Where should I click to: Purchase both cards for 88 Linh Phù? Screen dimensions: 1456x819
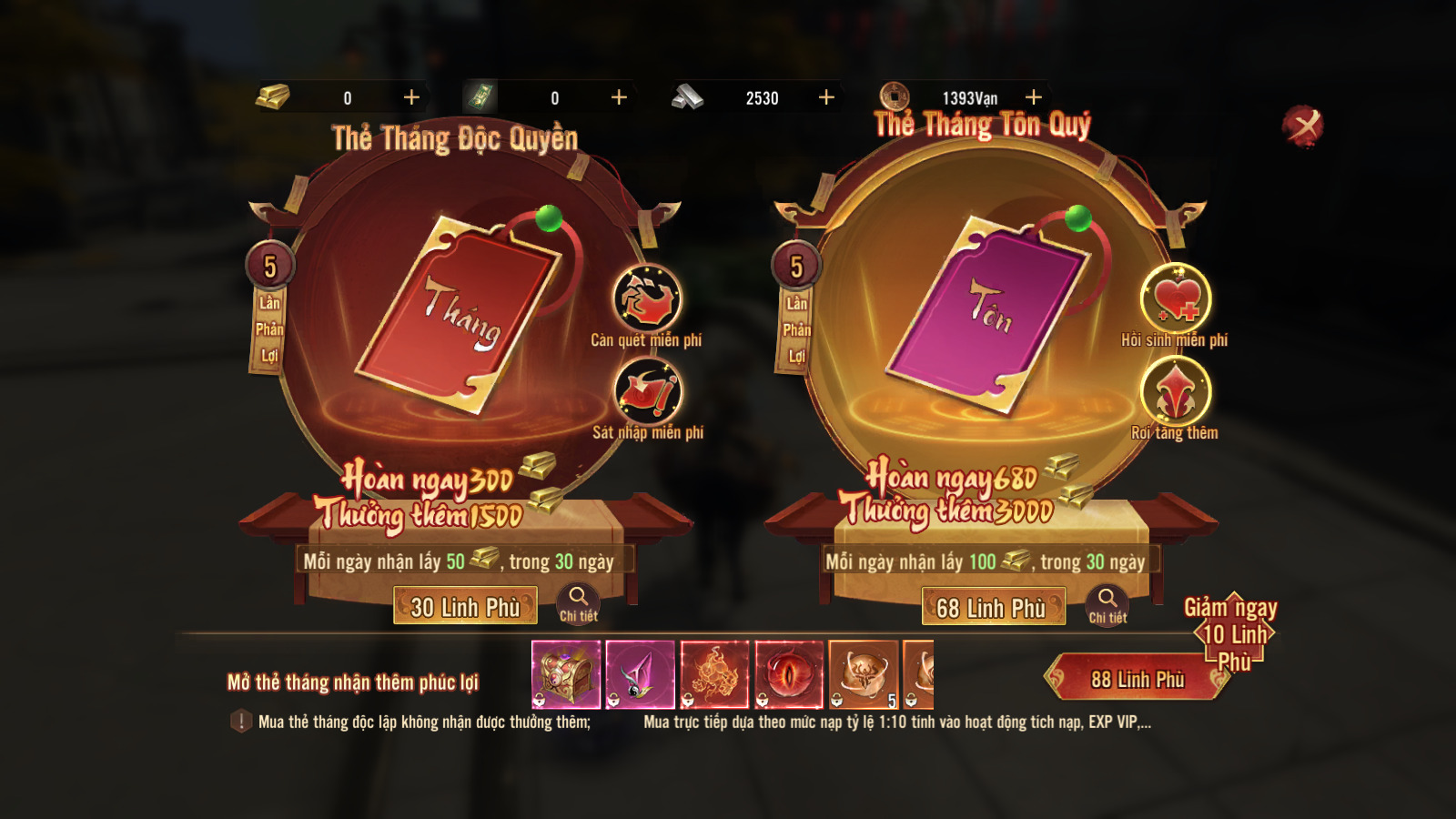(1137, 679)
